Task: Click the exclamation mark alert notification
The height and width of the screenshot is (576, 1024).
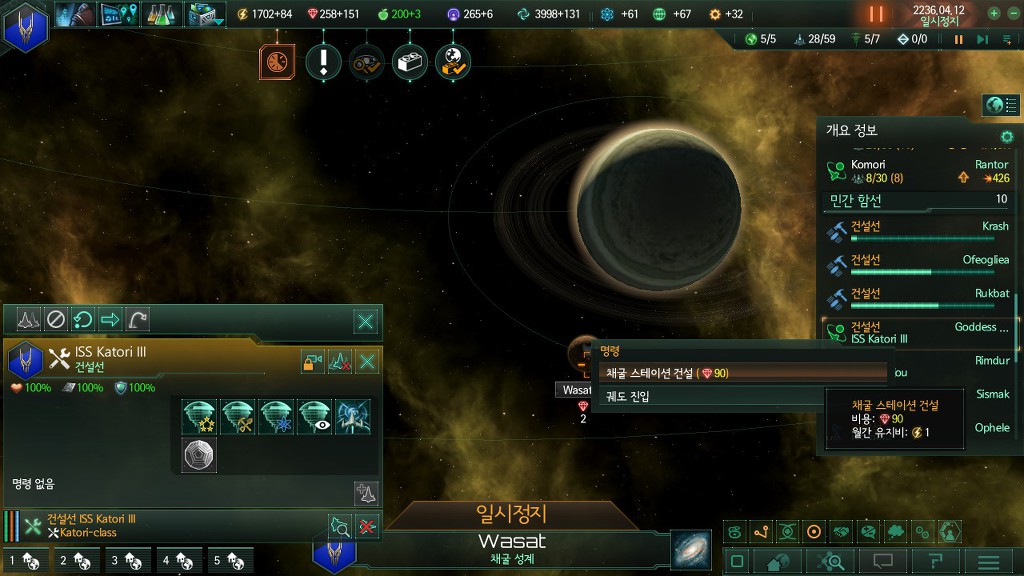Action: point(324,63)
